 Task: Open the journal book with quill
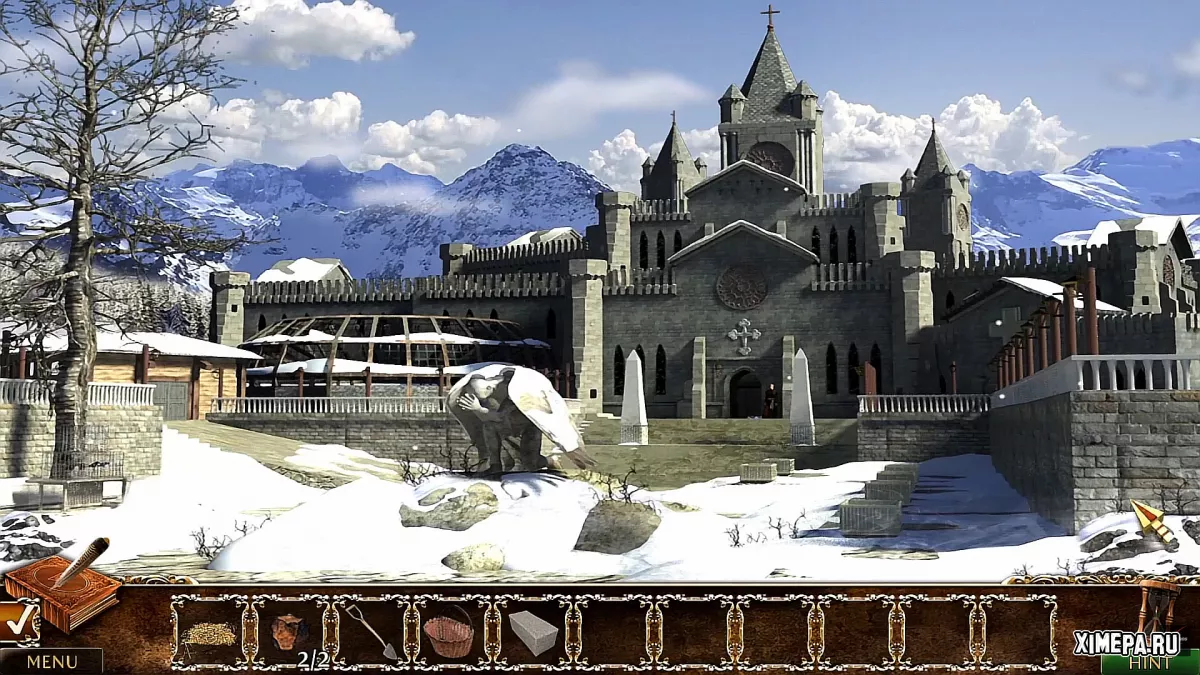[62, 588]
